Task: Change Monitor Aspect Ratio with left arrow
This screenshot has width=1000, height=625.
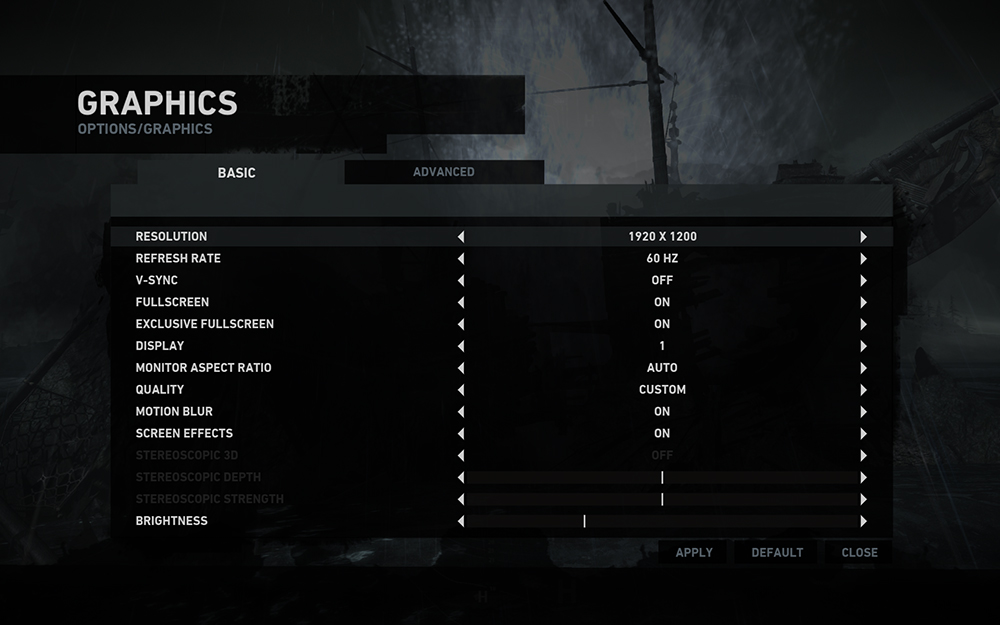Action: 461,368
